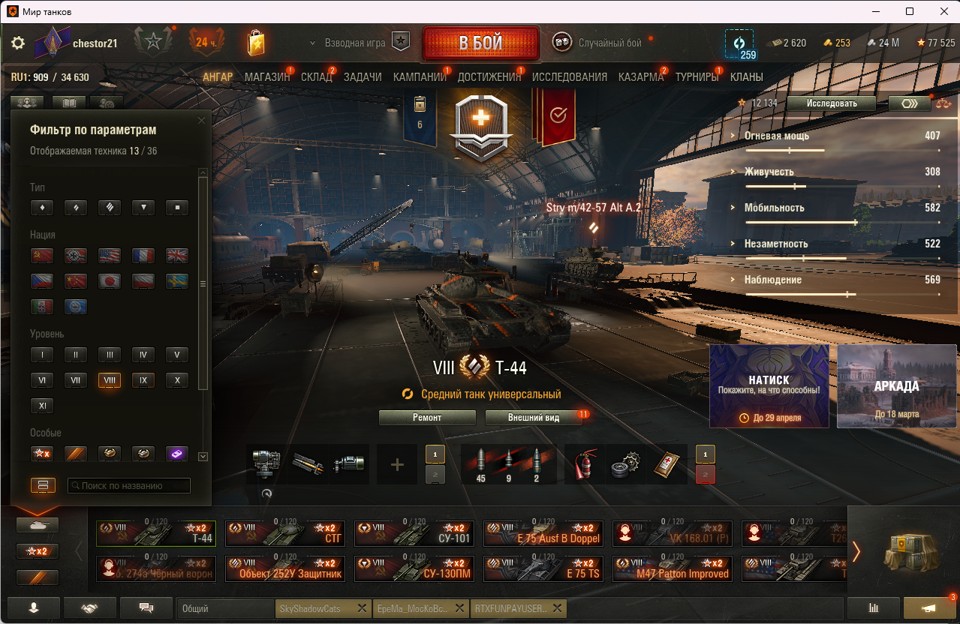Toggle the tier VIII filter
The image size is (960, 624).
pos(109,380)
